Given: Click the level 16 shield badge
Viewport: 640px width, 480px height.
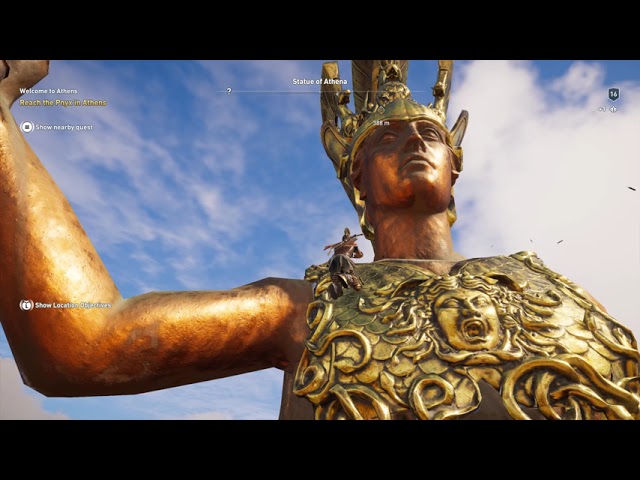Looking at the screenshot, I should coord(614,94).
